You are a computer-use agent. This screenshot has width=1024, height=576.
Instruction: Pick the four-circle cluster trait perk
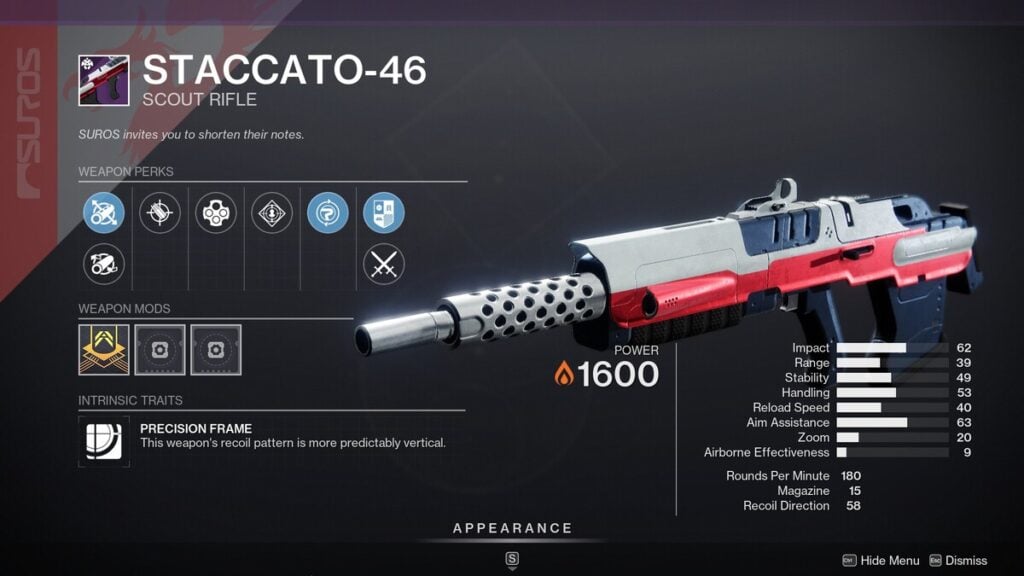click(216, 213)
